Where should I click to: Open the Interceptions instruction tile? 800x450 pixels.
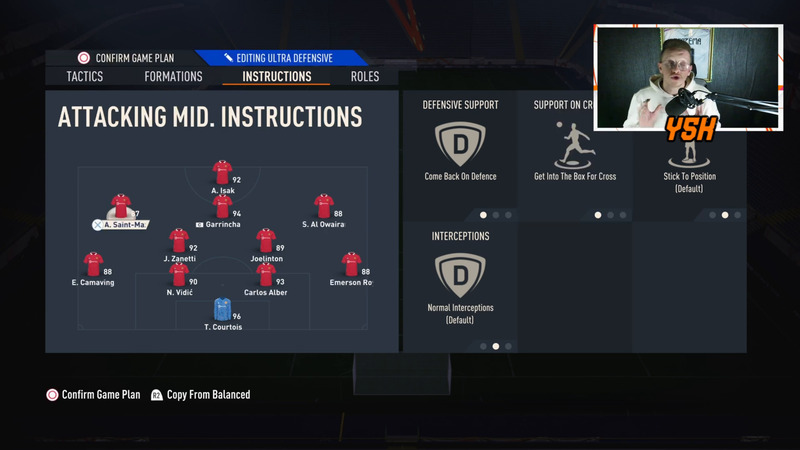[x=460, y=278]
